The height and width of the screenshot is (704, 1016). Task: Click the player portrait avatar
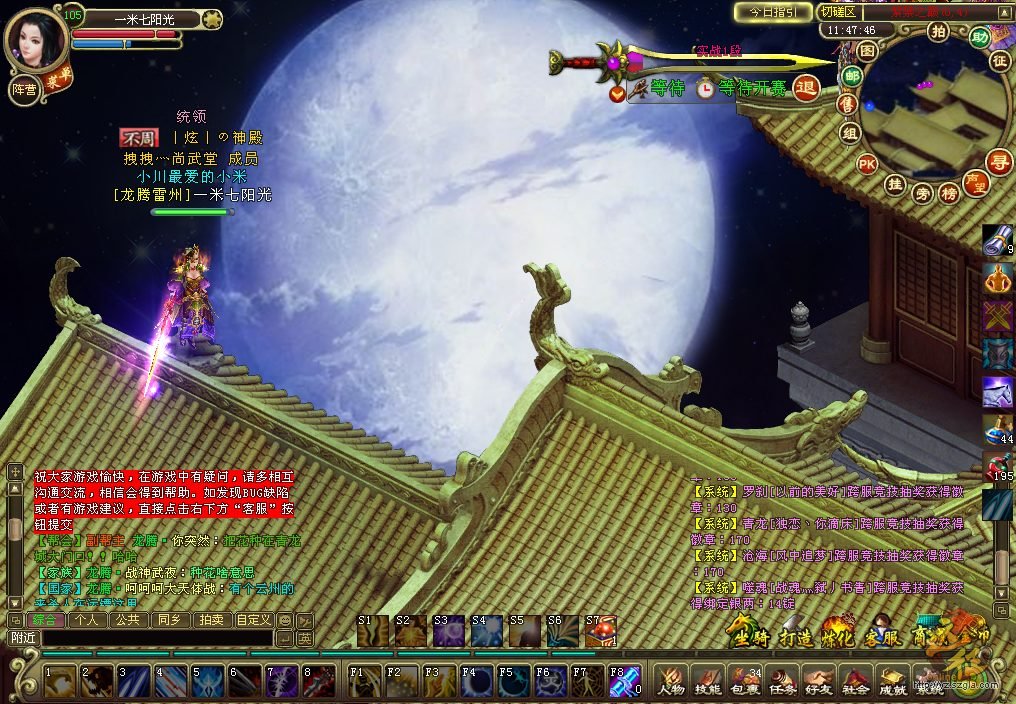point(36,40)
